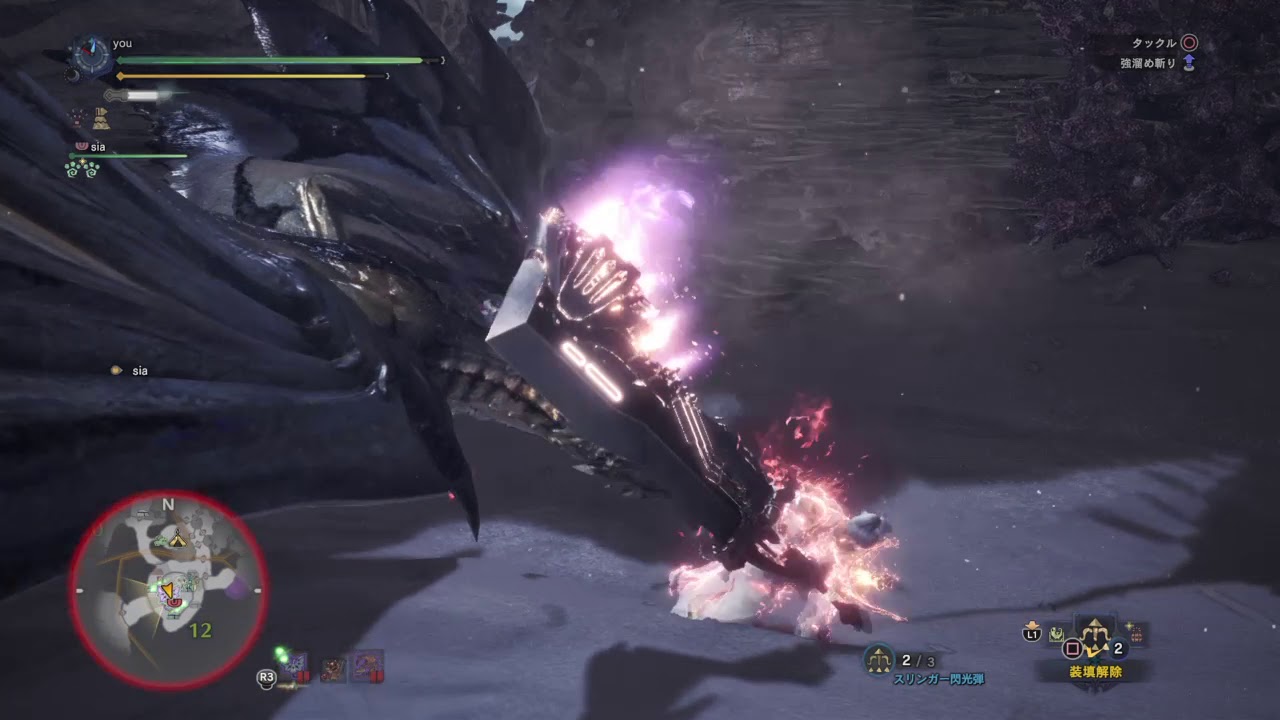Open the circular minimap

tap(168, 589)
